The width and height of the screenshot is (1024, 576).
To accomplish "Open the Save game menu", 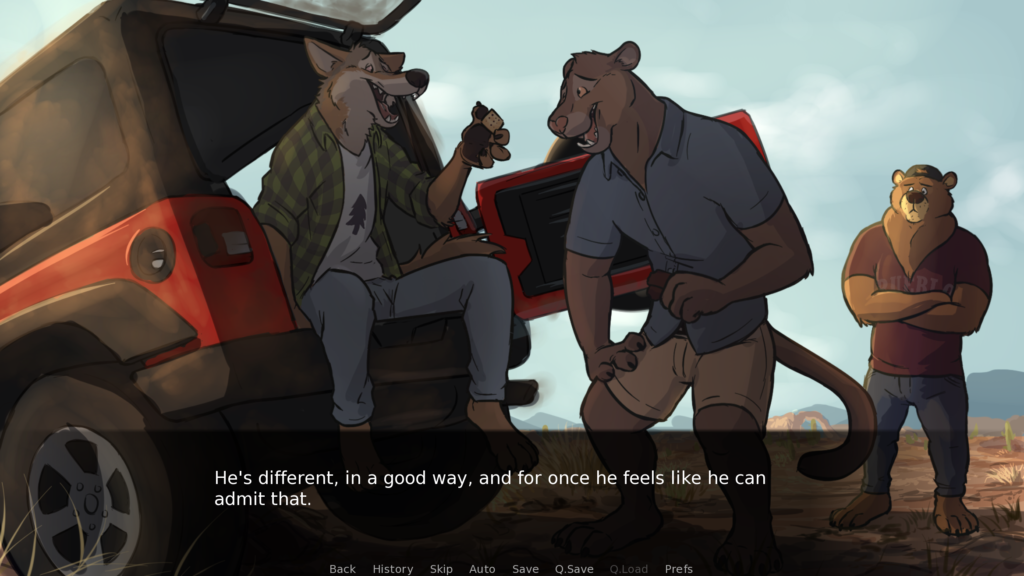I will coord(525,569).
